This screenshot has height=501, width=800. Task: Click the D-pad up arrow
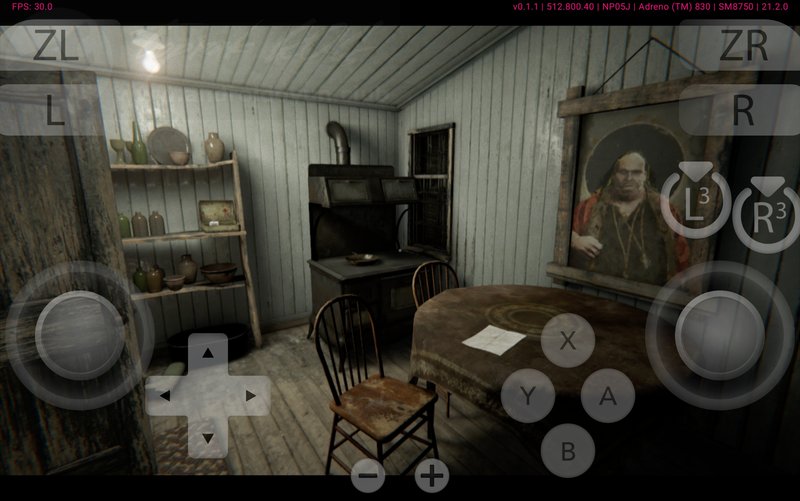click(x=208, y=353)
